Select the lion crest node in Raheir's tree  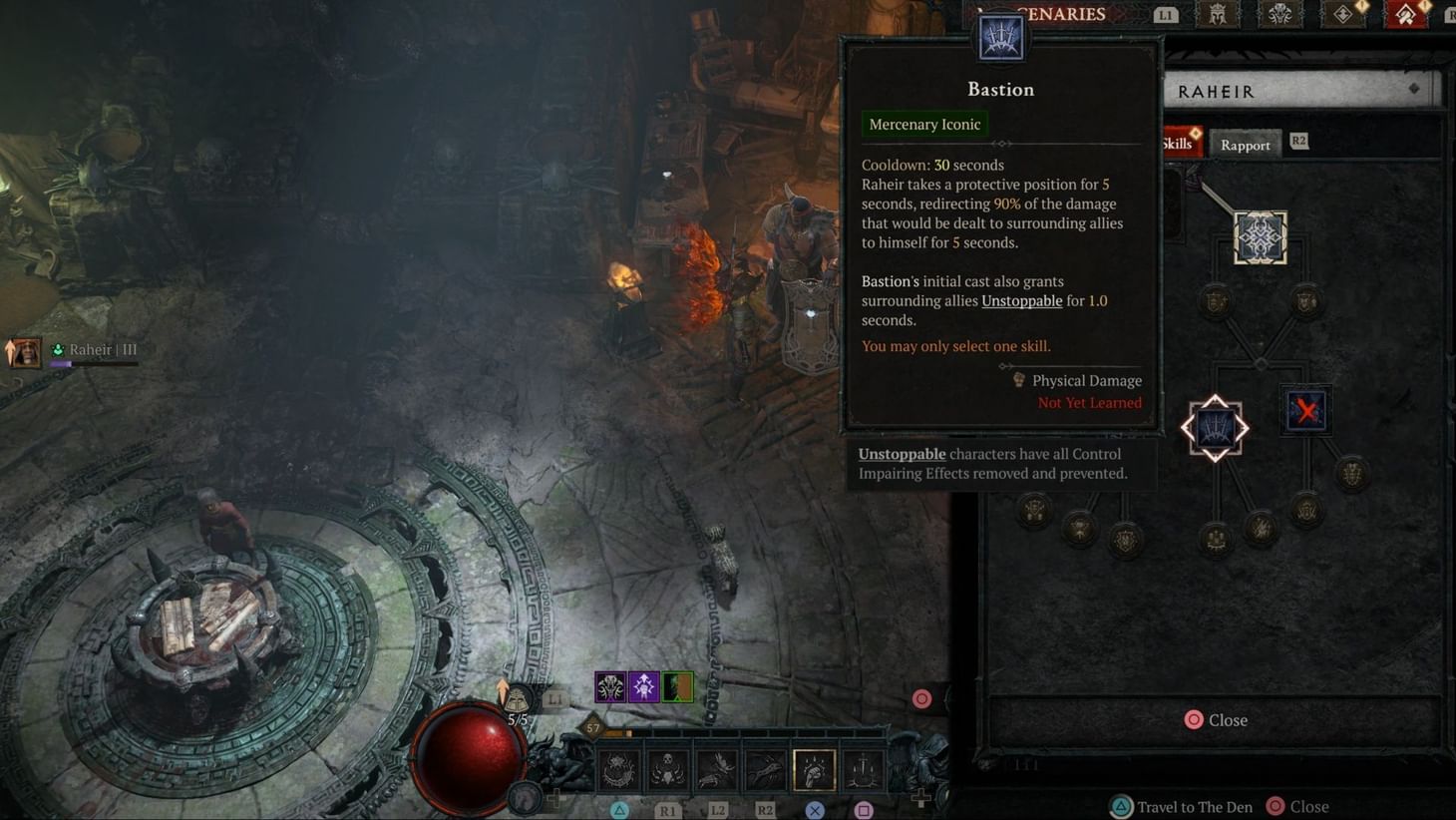[1304, 301]
